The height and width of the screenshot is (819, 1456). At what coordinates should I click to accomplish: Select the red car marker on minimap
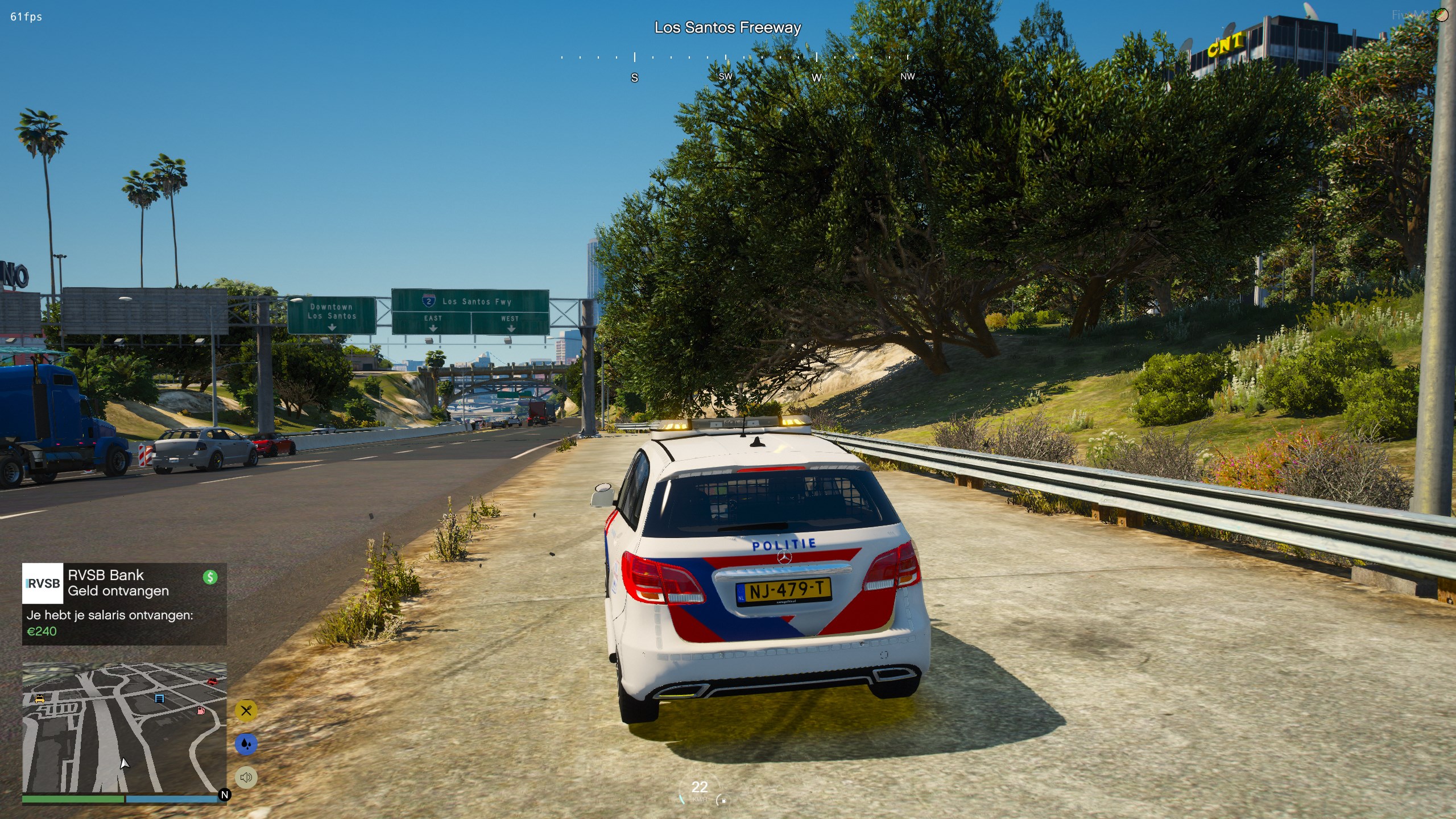click(x=212, y=681)
